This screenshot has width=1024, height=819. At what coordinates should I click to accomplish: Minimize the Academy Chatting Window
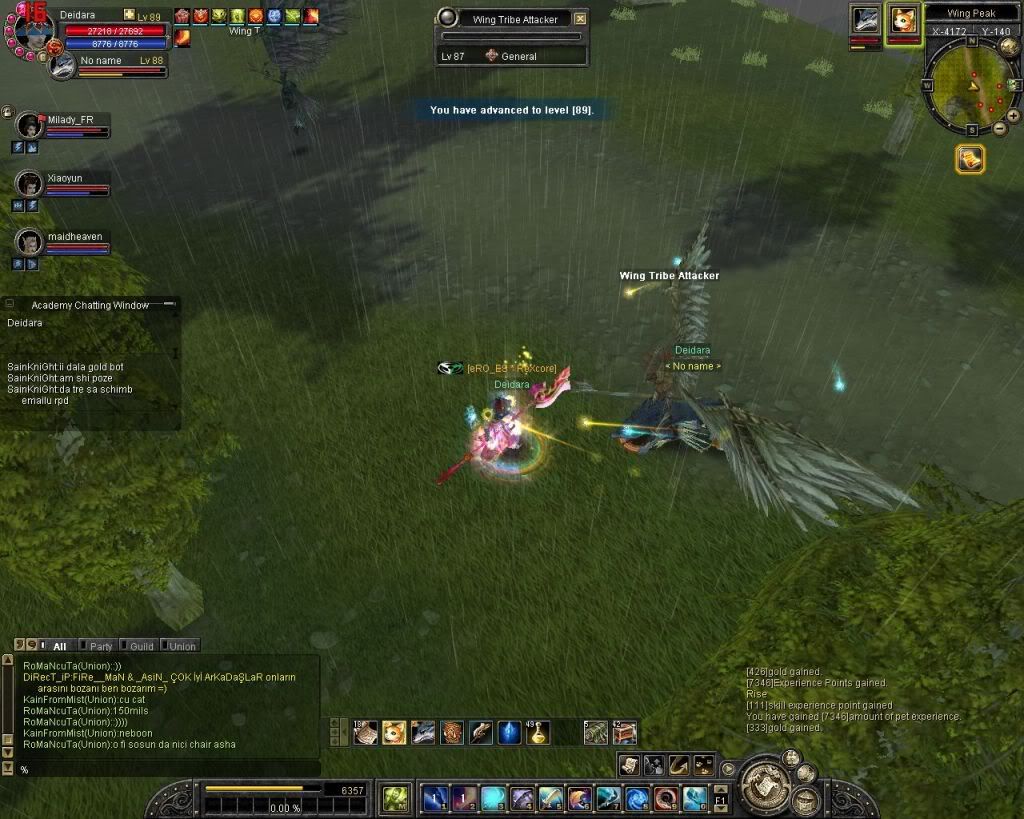[8, 304]
